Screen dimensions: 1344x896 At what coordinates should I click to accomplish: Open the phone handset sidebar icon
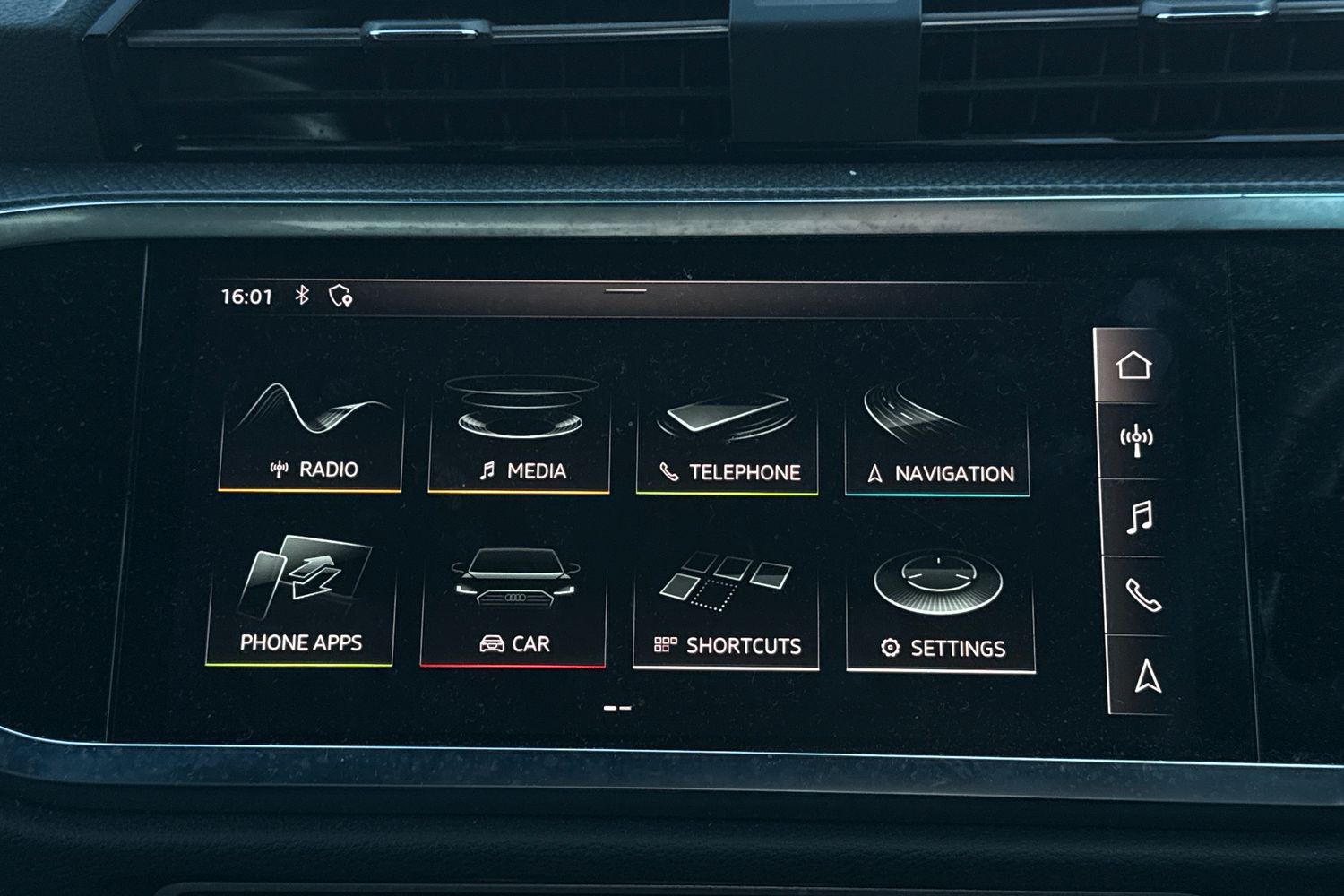click(1142, 595)
